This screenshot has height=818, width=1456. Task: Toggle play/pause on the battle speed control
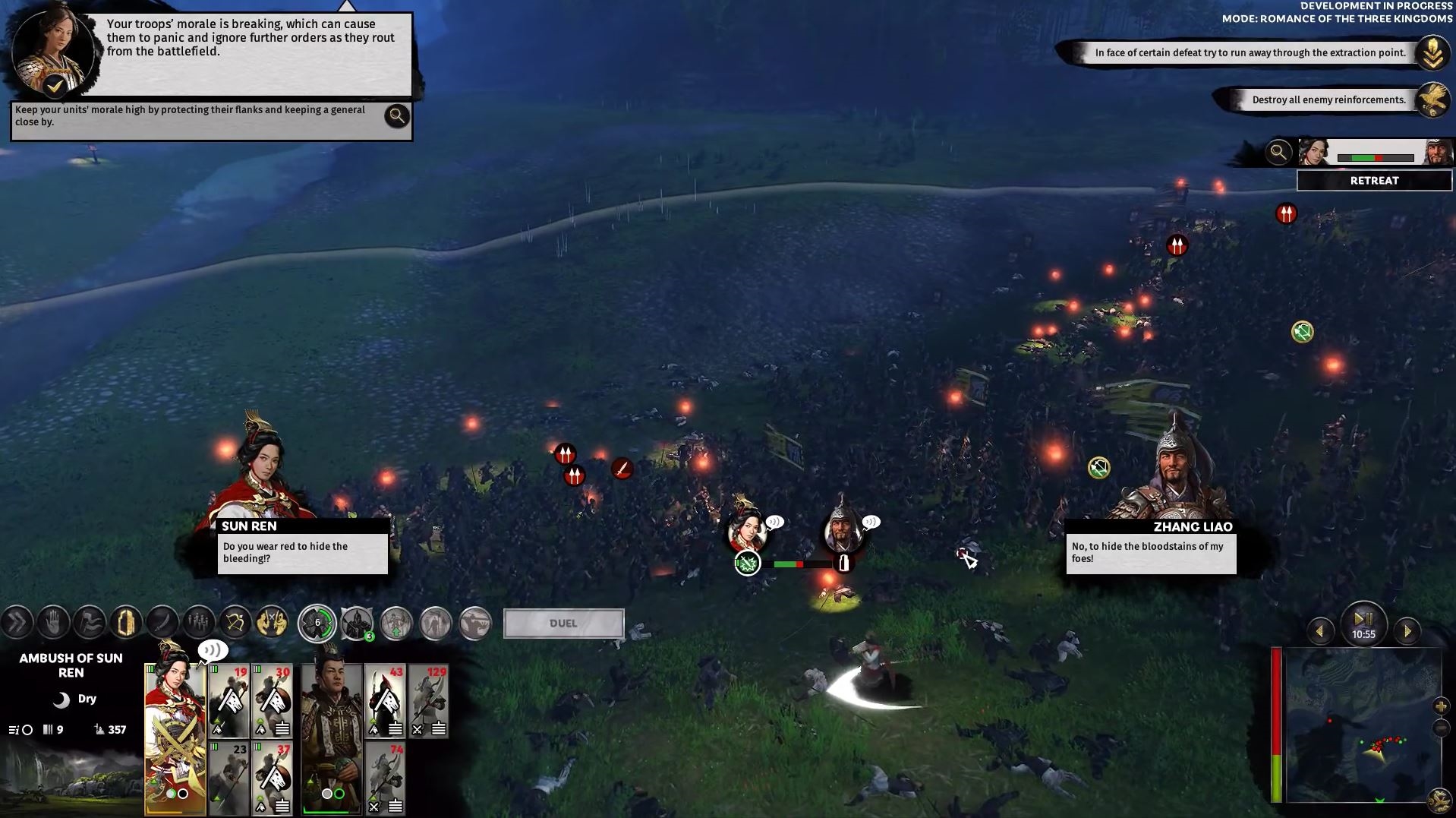coord(1363,620)
